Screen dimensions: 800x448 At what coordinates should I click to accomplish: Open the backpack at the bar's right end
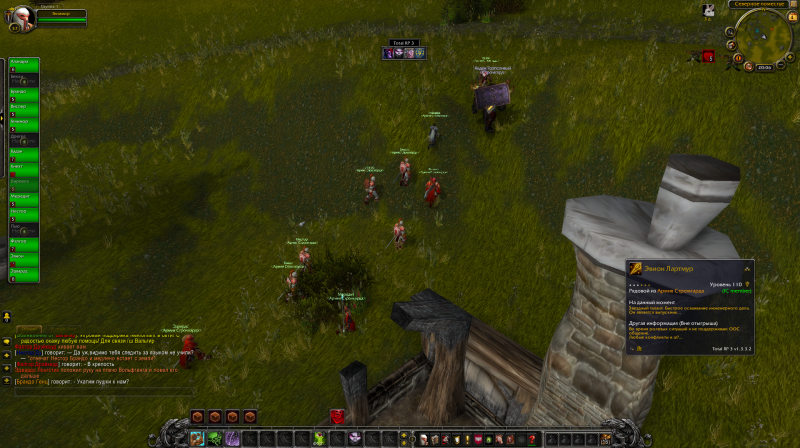click(x=606, y=438)
